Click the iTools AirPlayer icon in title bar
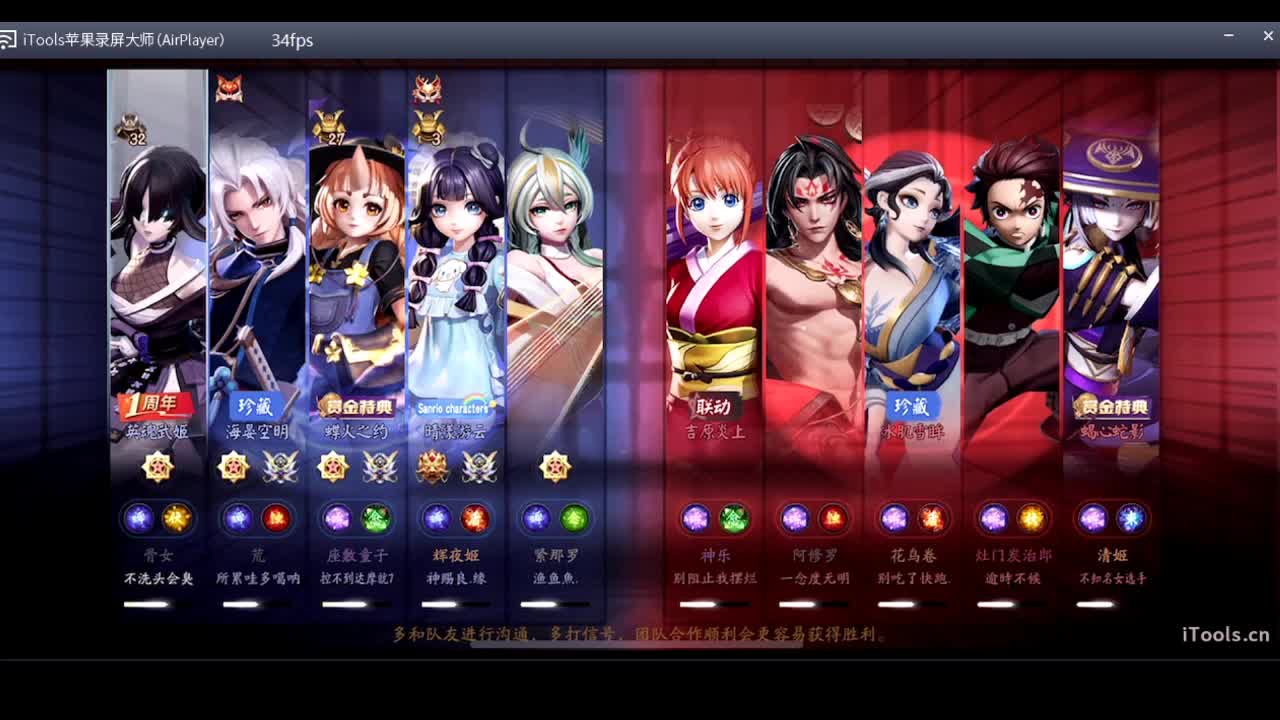 [x=11, y=40]
